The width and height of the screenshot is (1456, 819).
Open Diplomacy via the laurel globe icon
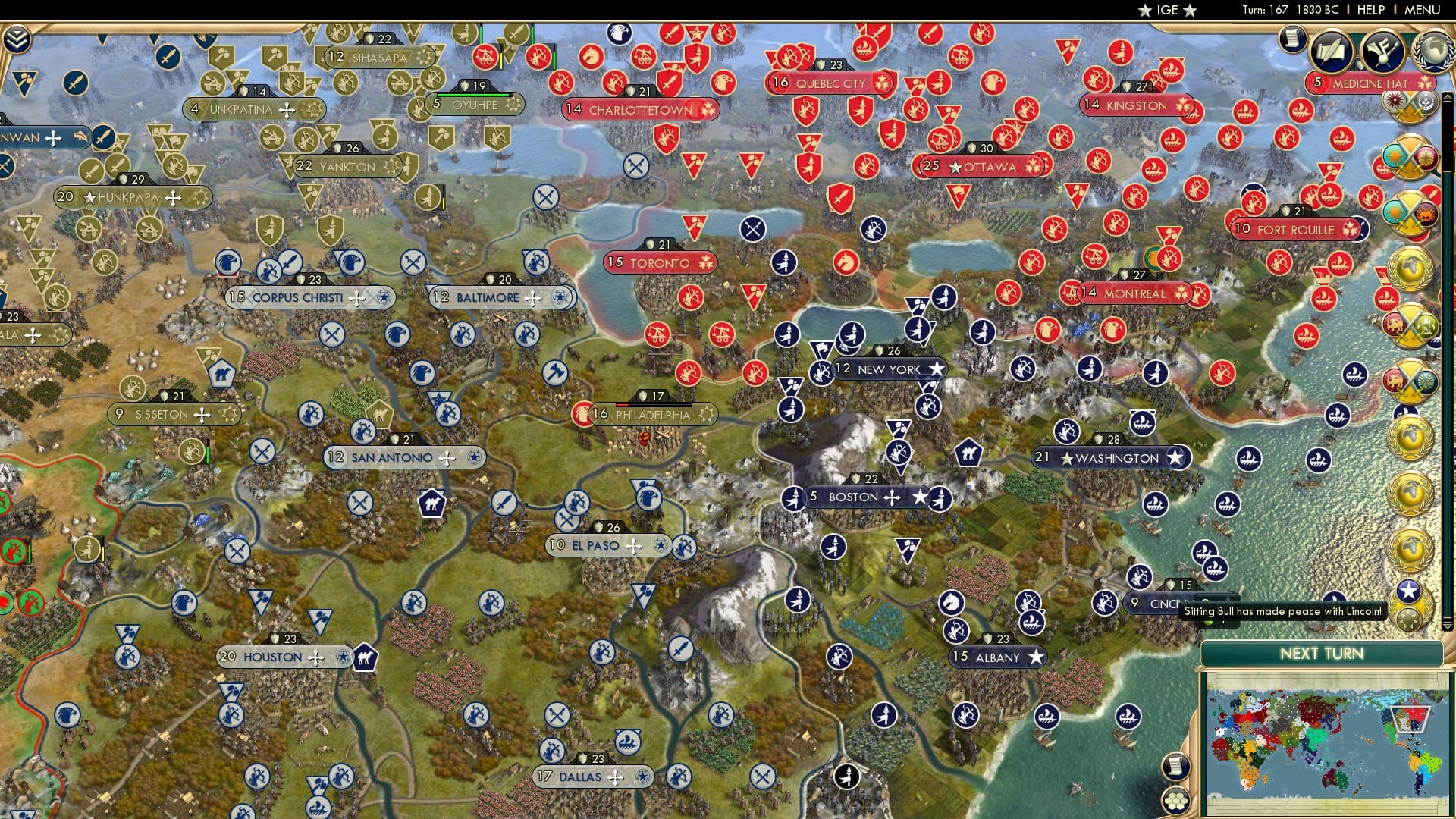1434,51
